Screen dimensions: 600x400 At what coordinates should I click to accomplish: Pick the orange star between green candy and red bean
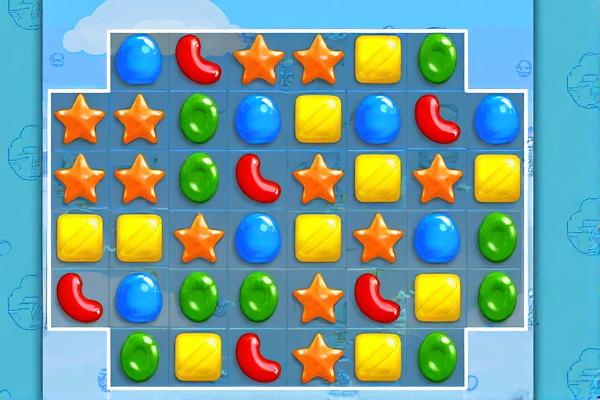point(318,297)
